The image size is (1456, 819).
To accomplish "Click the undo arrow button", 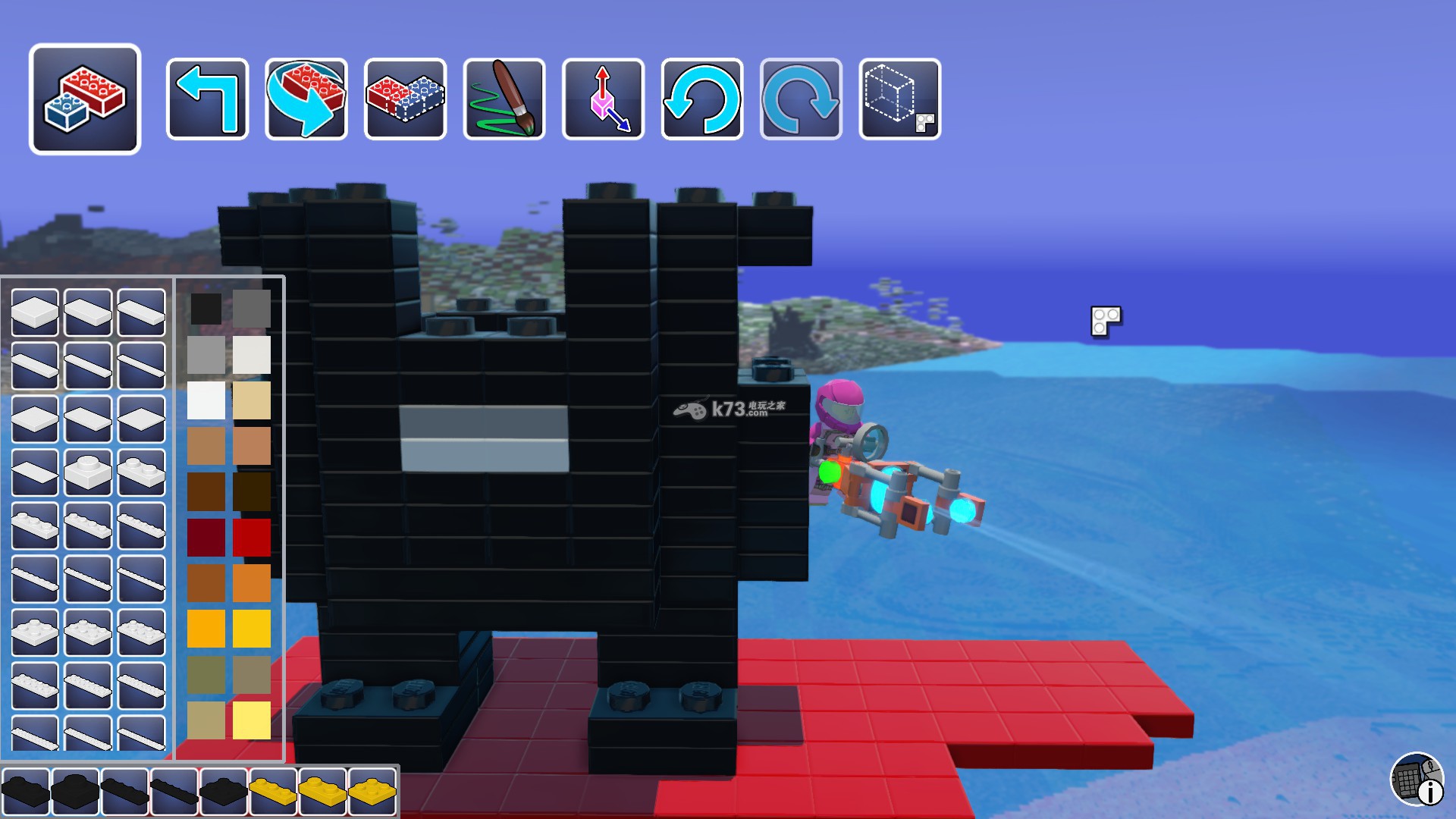I will (702, 99).
